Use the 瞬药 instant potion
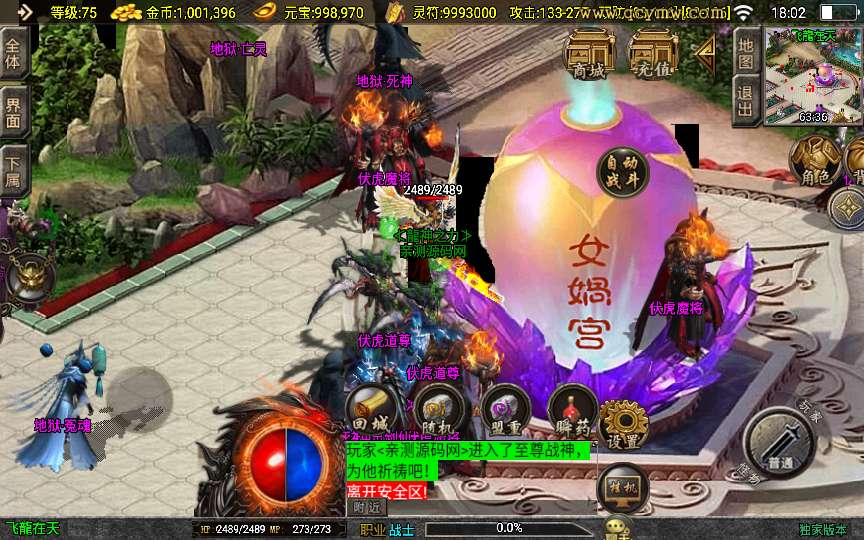This screenshot has height=540, width=864. click(x=572, y=409)
